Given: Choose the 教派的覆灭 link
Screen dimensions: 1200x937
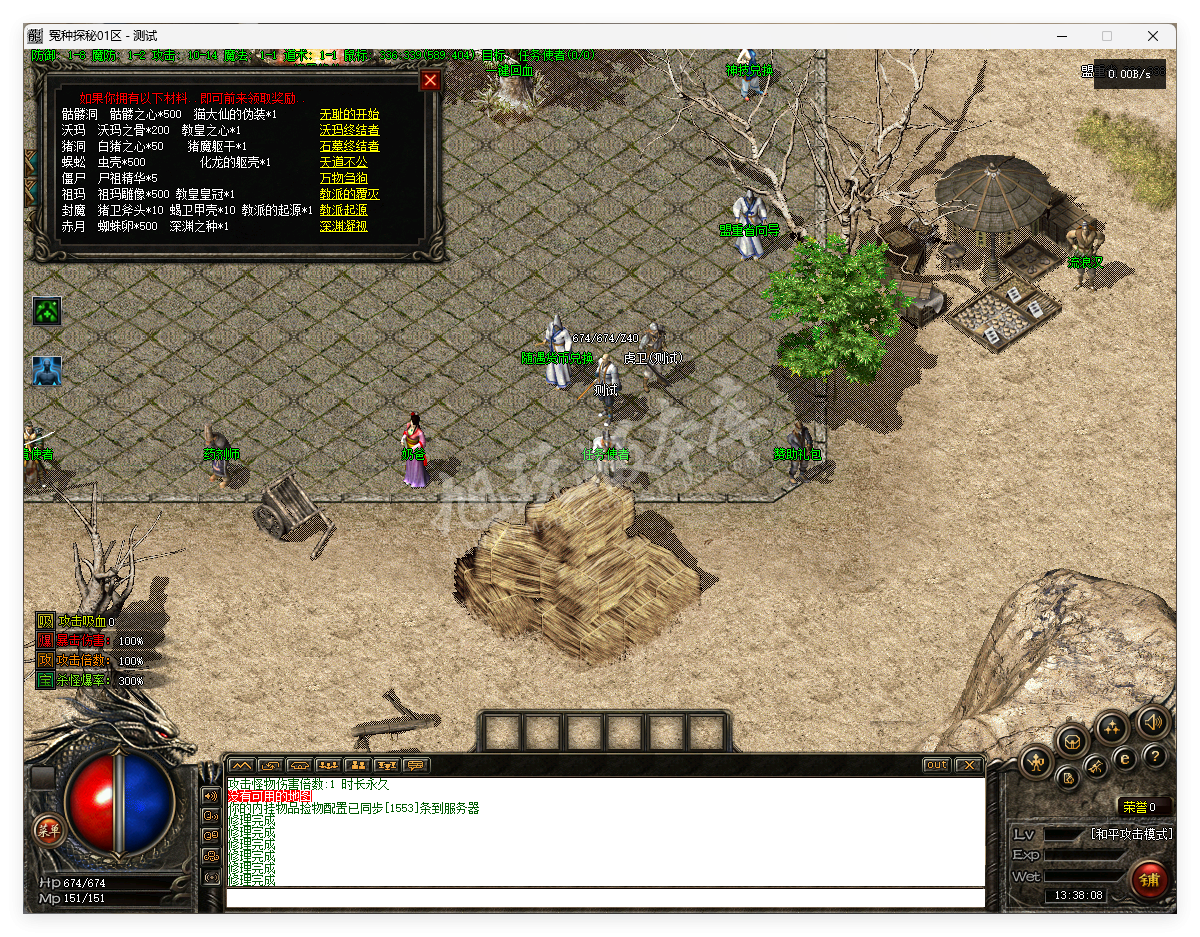Looking at the screenshot, I should point(349,195).
